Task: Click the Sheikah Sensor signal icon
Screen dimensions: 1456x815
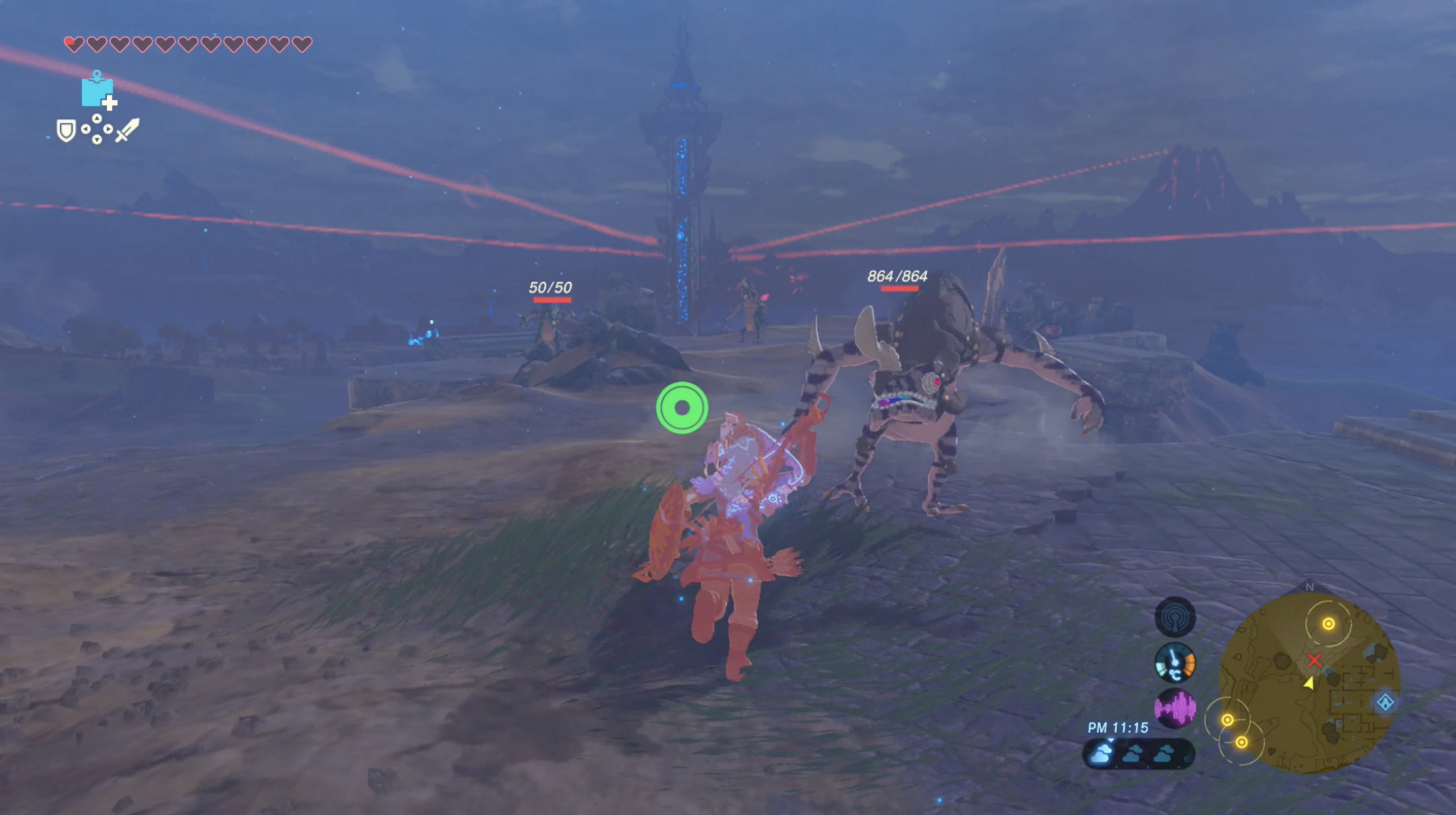Action: [1175, 617]
